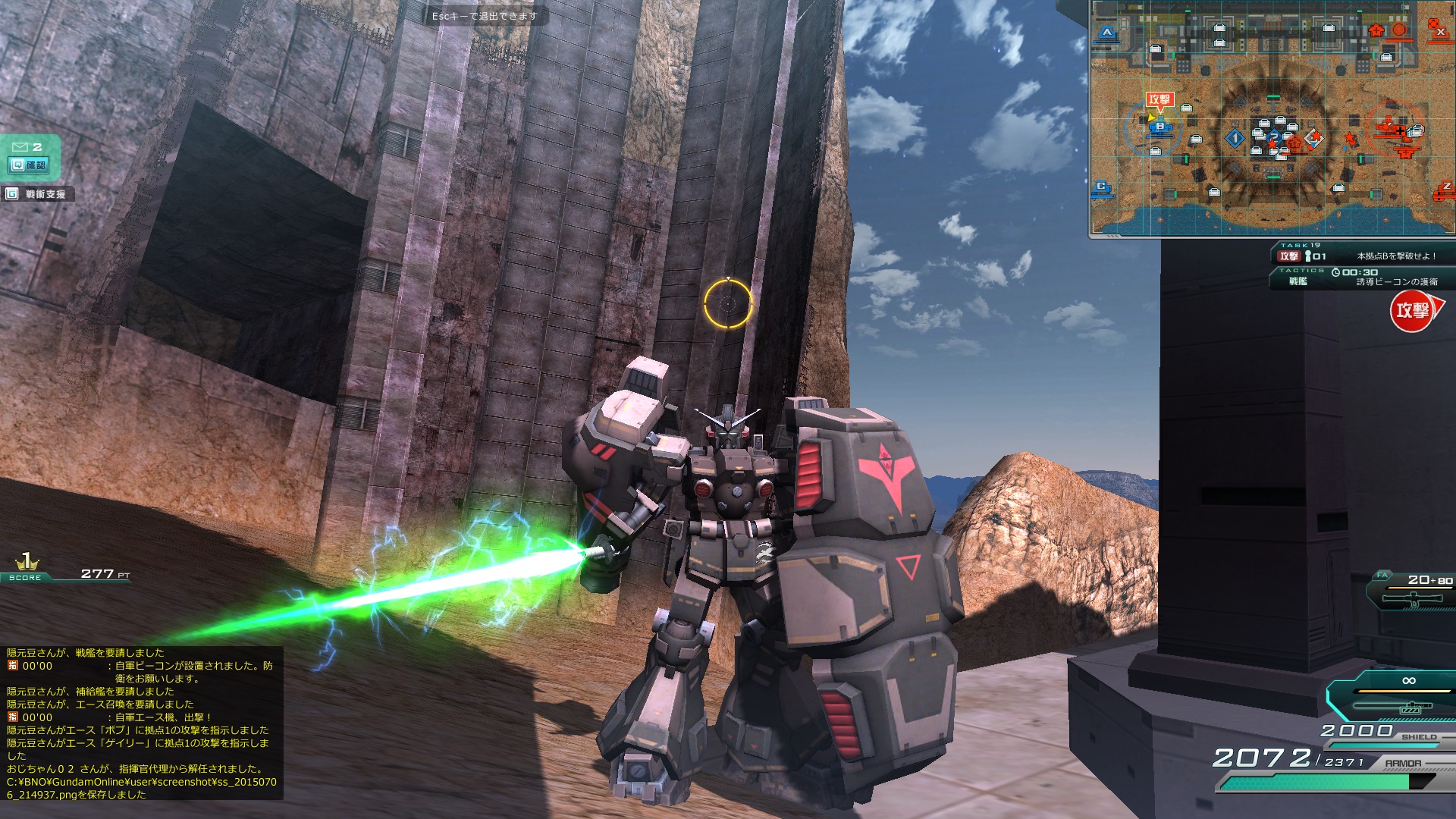Select blue base B marker on minimap

(x=1159, y=127)
